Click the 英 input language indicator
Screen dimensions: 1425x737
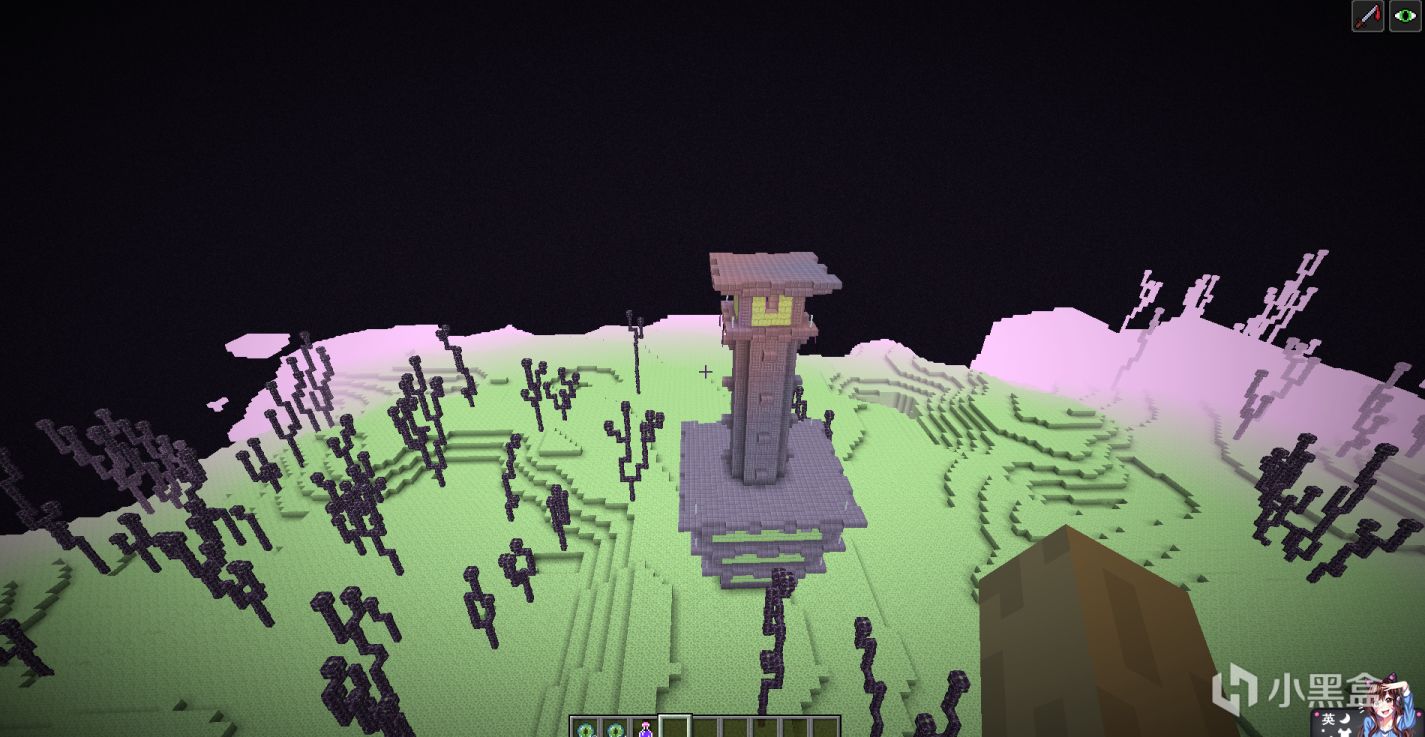tap(1329, 719)
